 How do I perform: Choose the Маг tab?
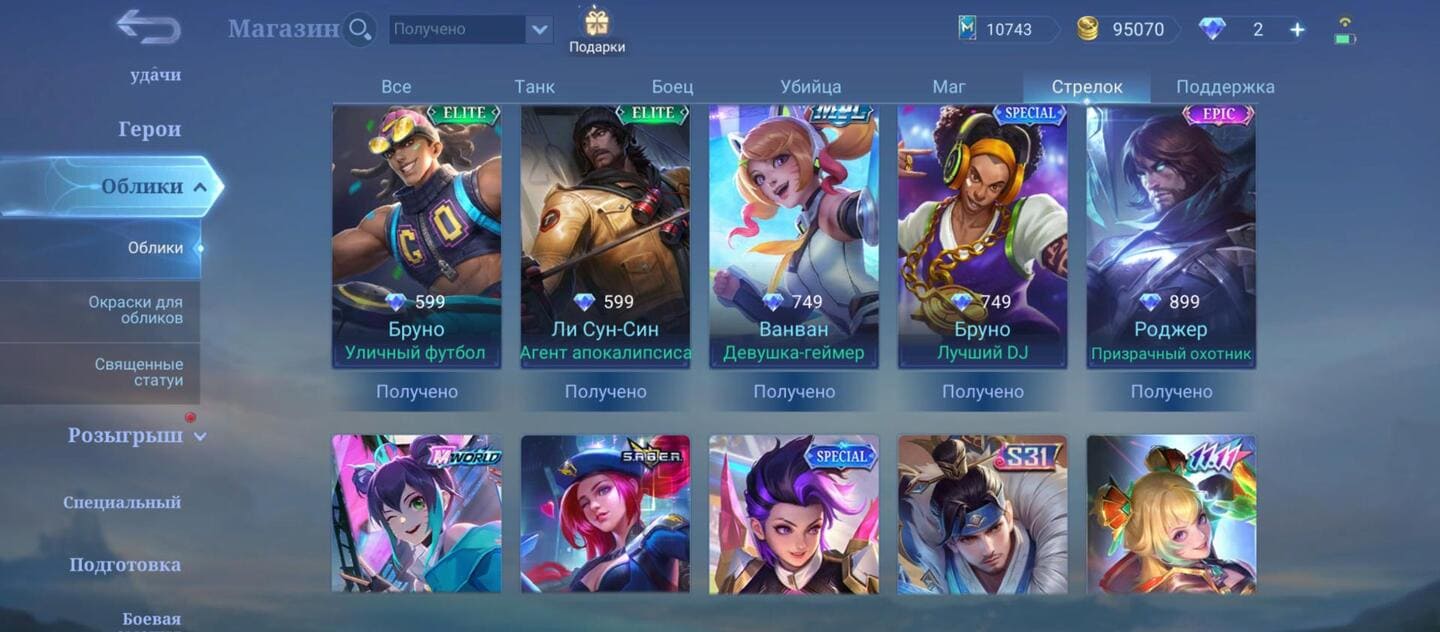[948, 87]
